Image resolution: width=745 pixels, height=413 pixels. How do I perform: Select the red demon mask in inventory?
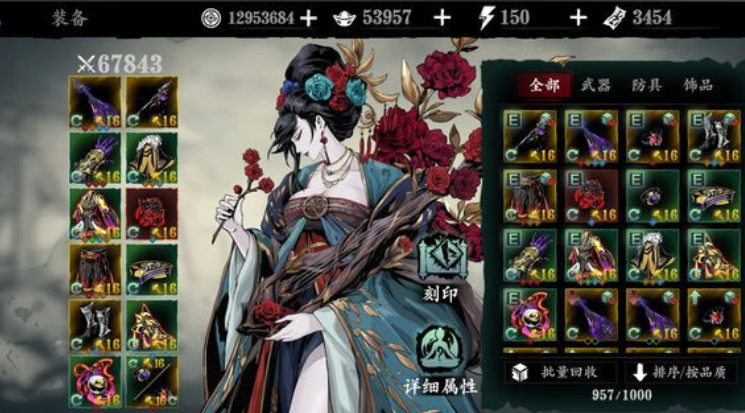[591, 195]
